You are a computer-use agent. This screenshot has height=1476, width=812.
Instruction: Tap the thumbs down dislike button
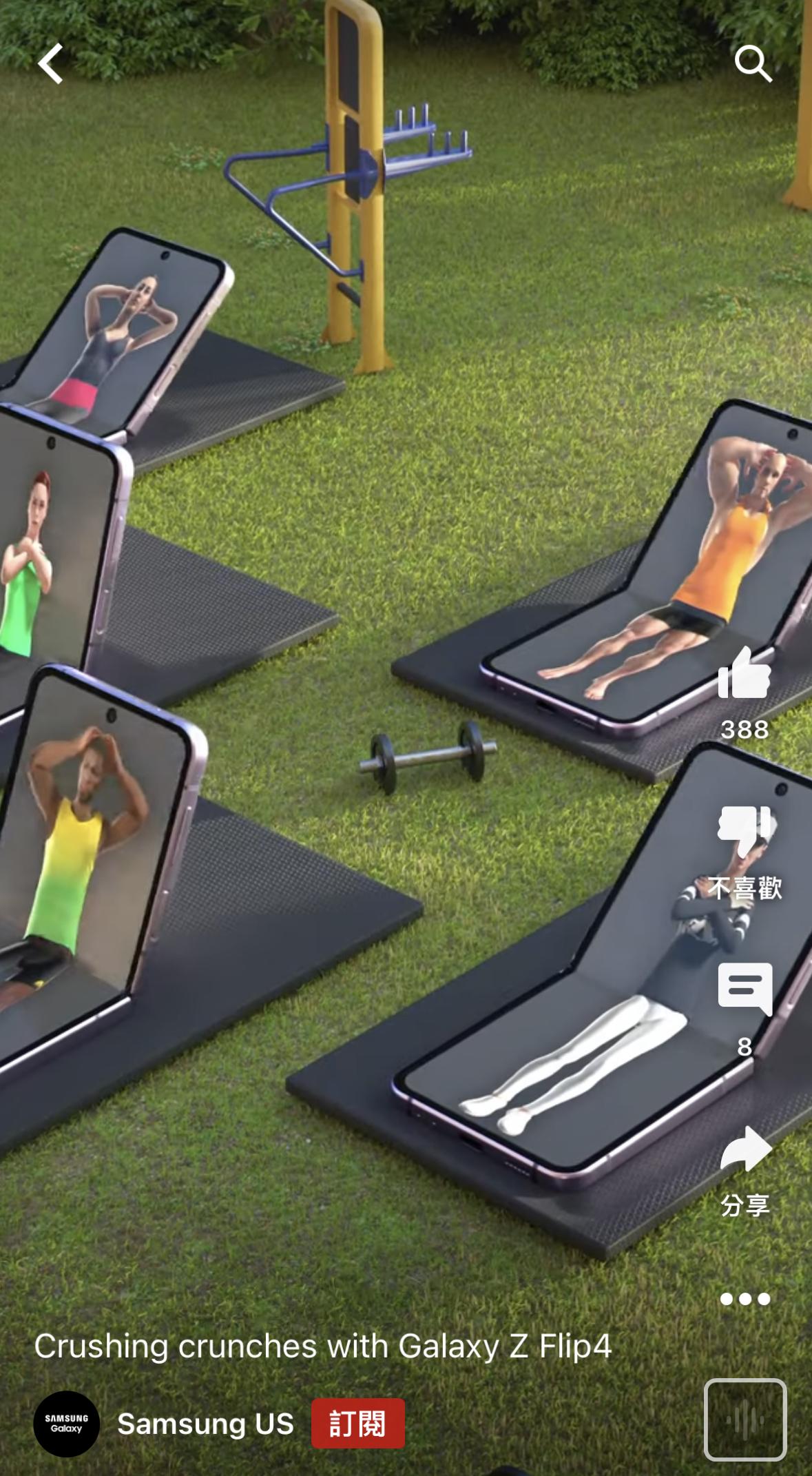[744, 832]
